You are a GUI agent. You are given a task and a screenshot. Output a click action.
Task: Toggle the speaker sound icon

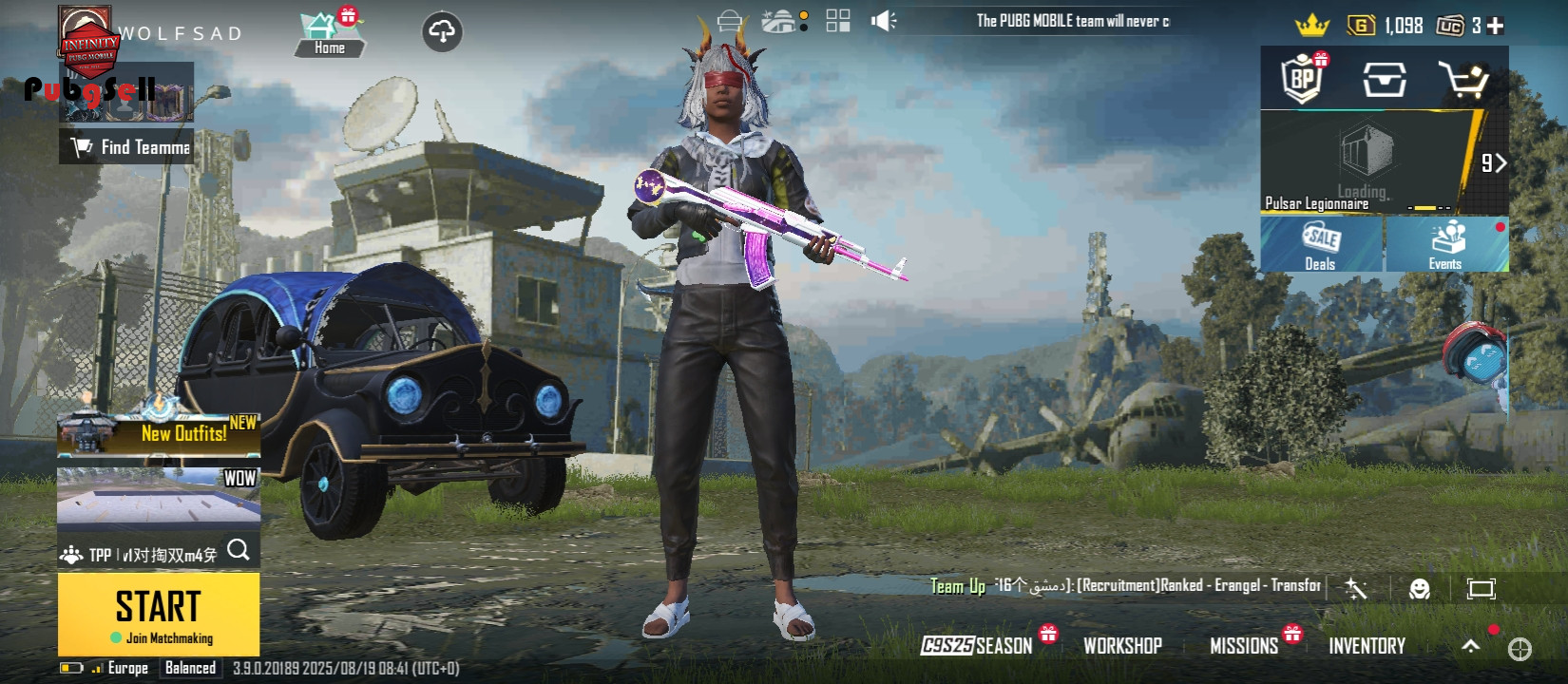pos(883,21)
